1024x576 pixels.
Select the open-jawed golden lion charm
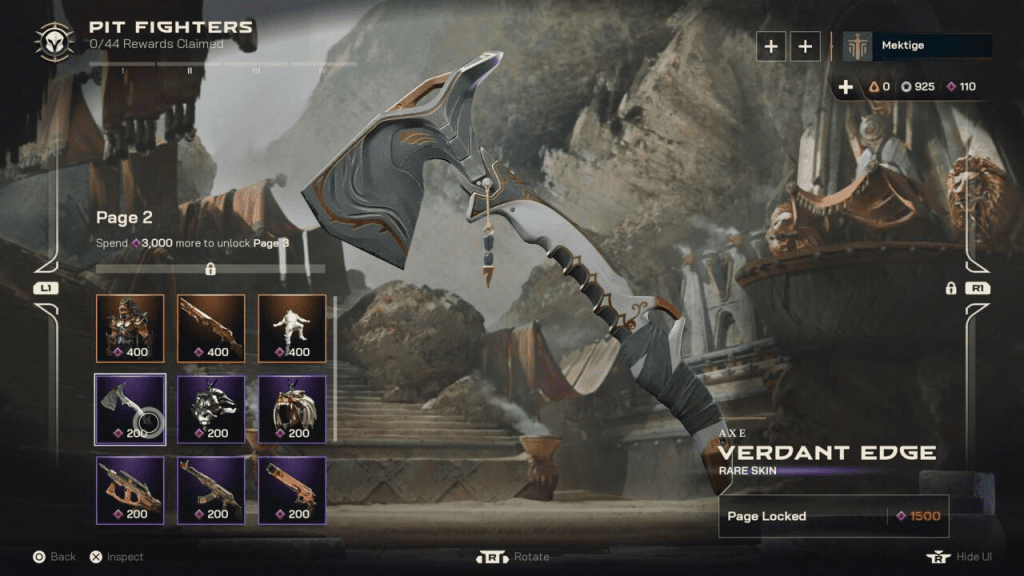click(x=292, y=408)
